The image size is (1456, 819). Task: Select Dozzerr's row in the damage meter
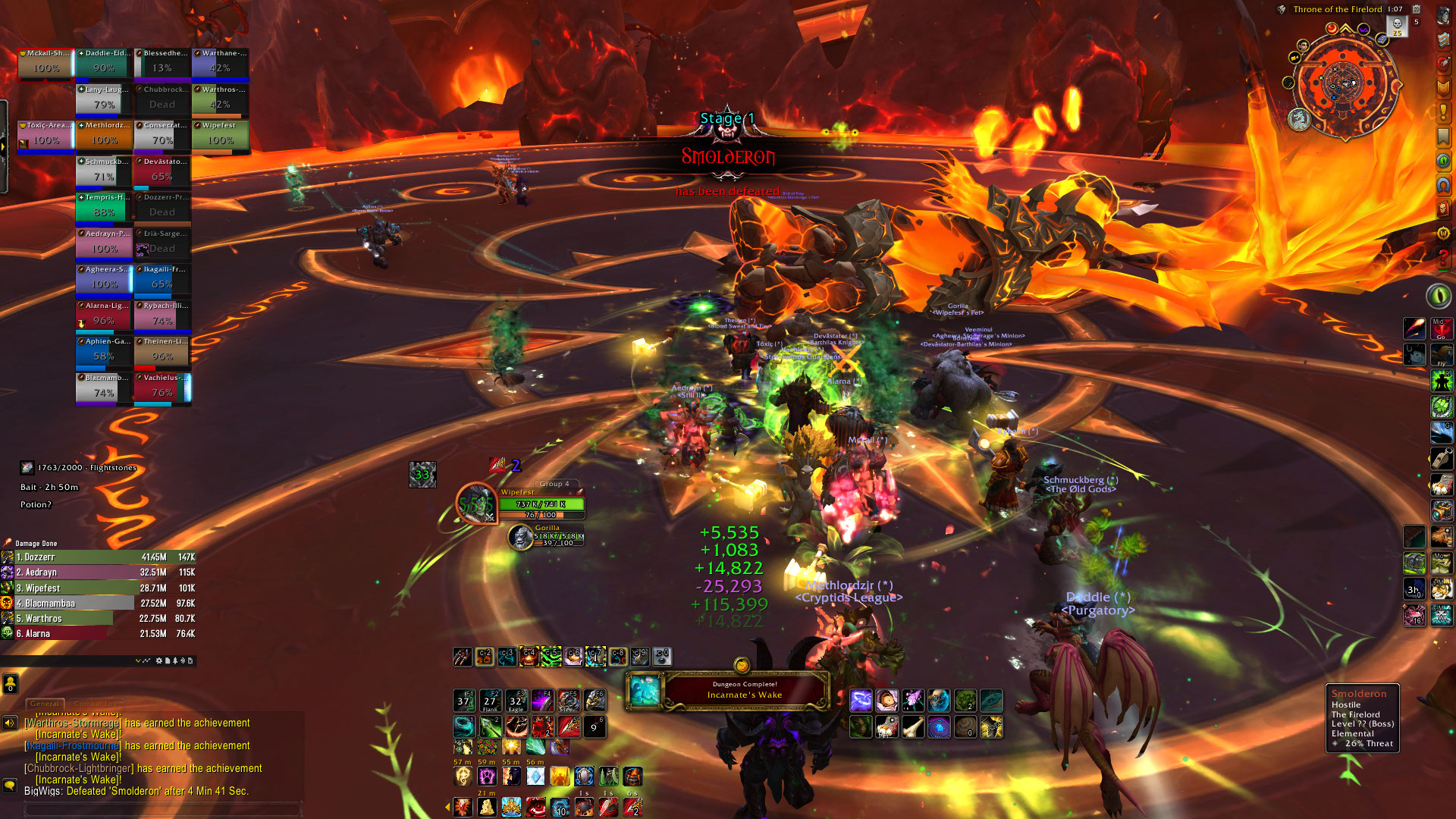99,557
